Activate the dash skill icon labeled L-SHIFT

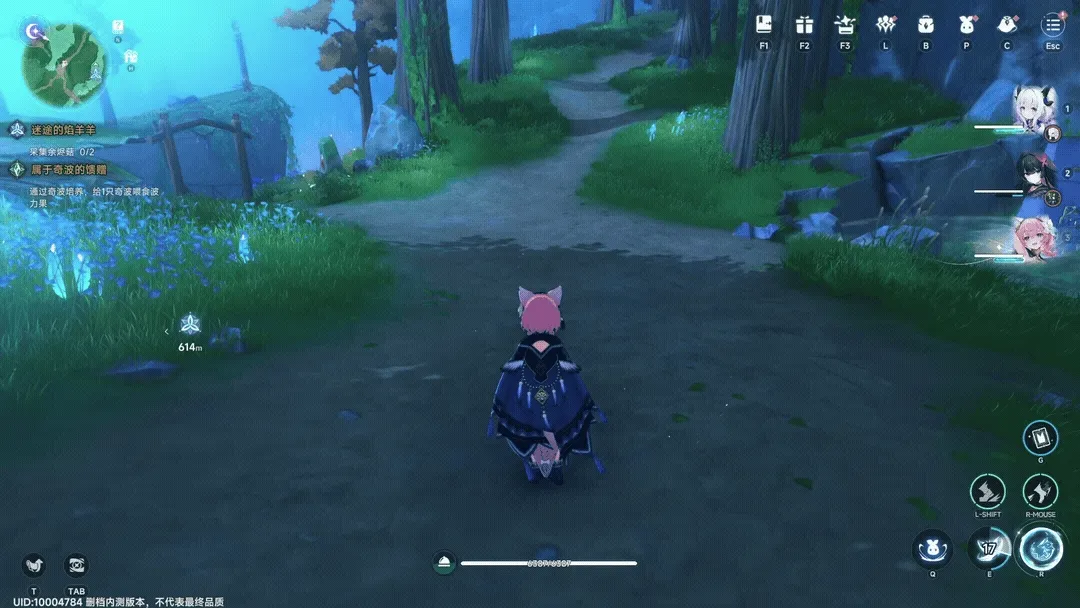pos(987,491)
